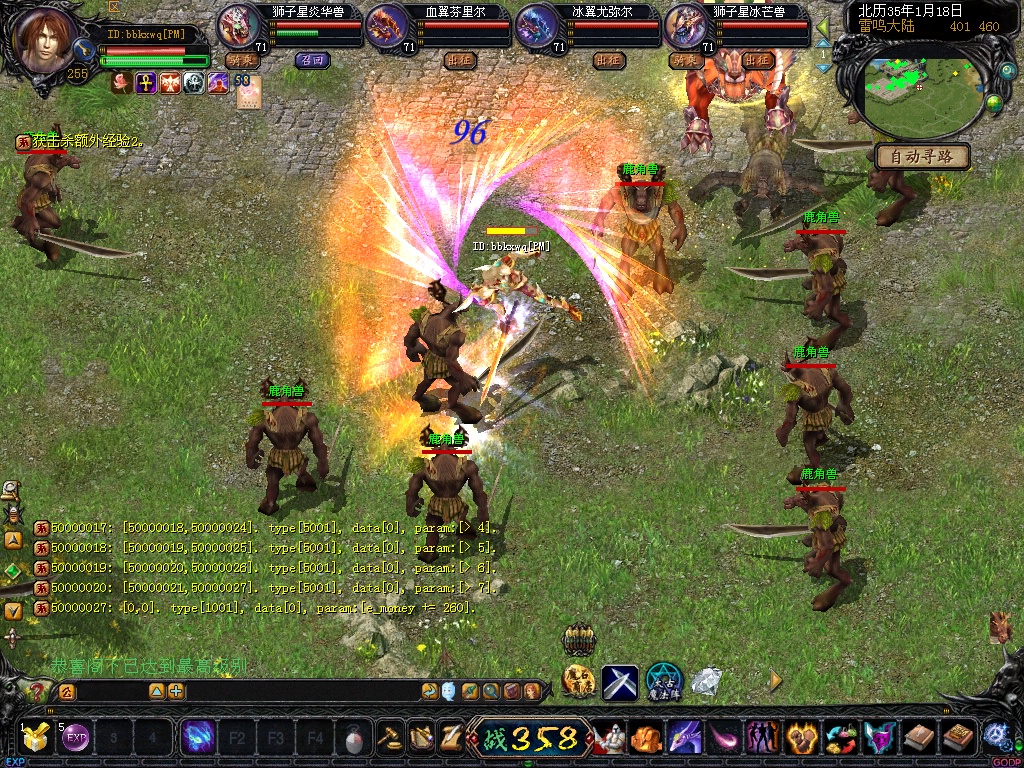
Task: Recall the pet with the 召回 button
Action: 312,60
